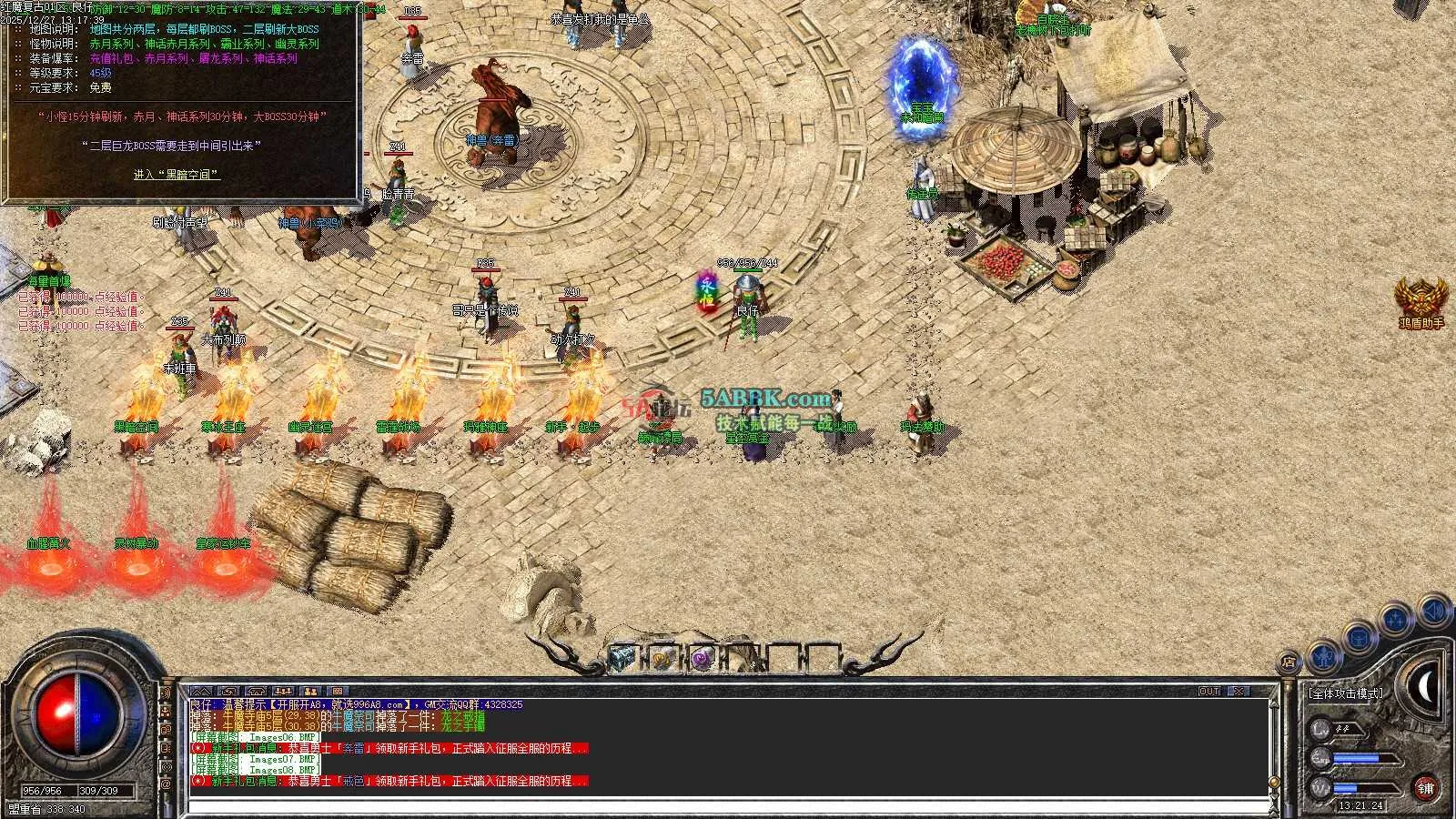Open the bag icon among blue round buttons

tap(1359, 638)
